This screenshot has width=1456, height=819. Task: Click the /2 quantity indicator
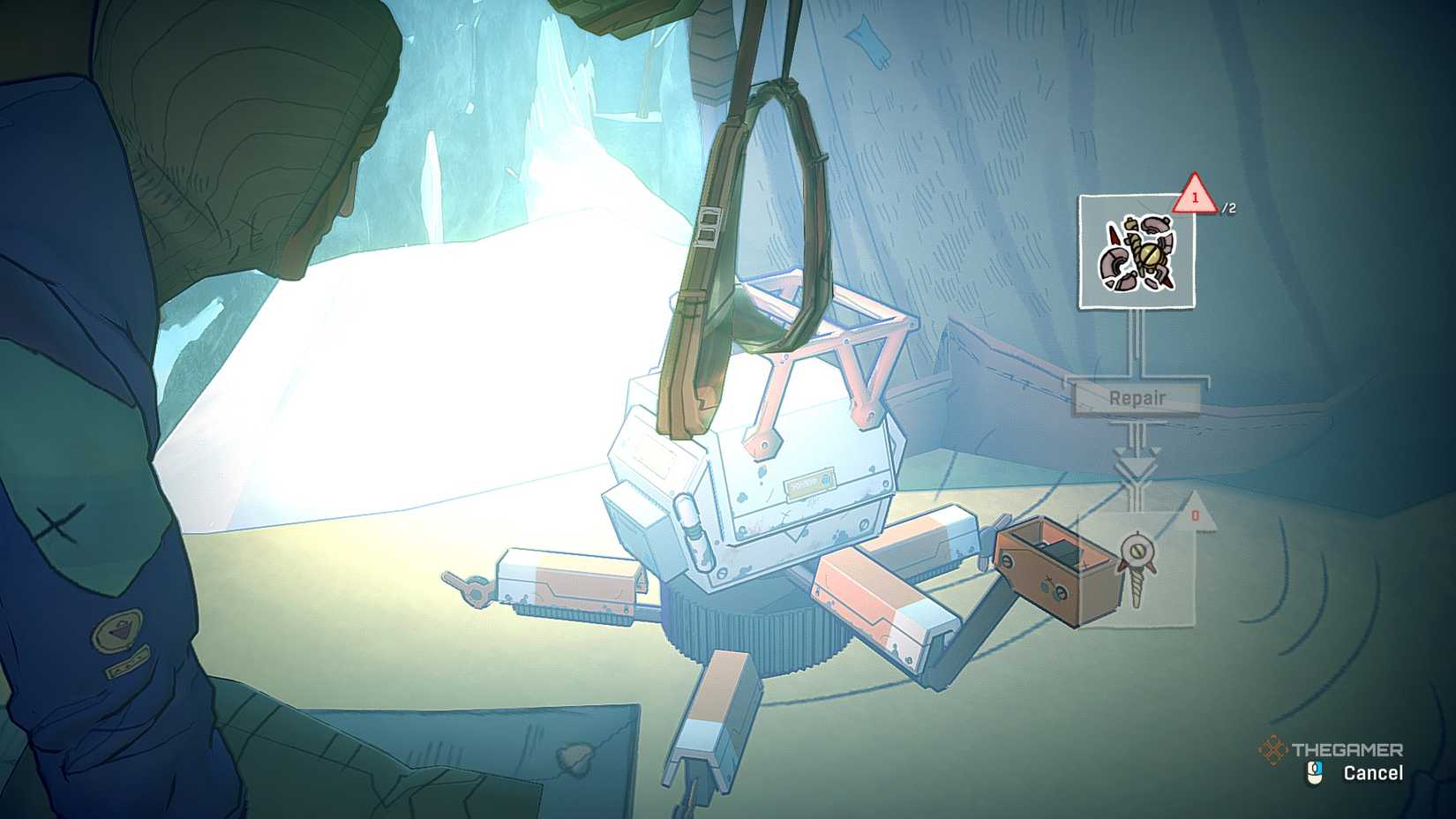coord(1229,206)
